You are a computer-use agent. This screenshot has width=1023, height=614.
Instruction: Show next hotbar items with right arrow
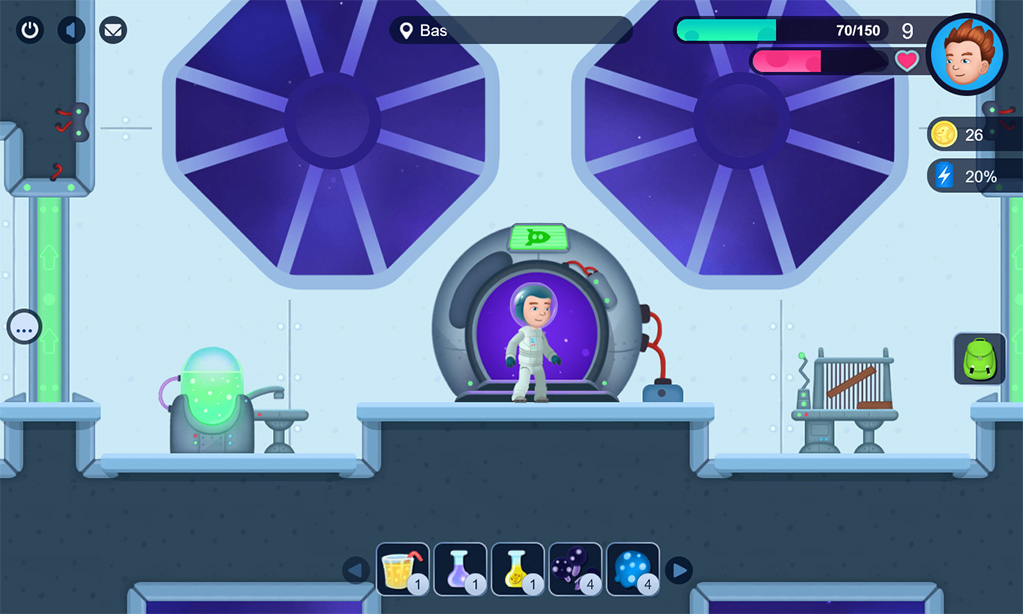tap(679, 570)
